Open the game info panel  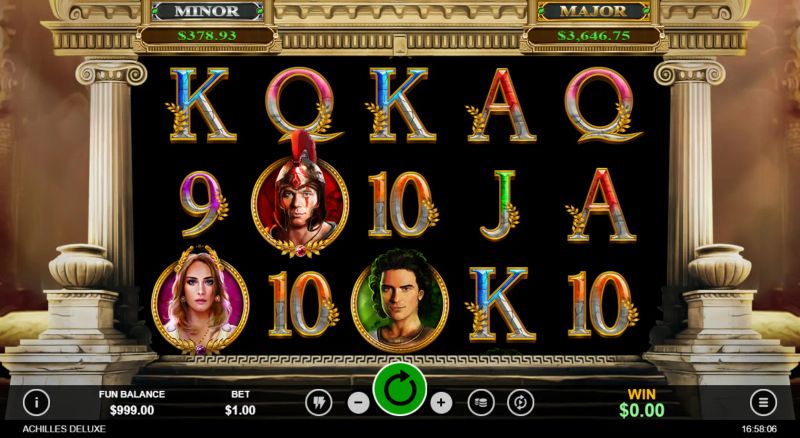point(36,402)
